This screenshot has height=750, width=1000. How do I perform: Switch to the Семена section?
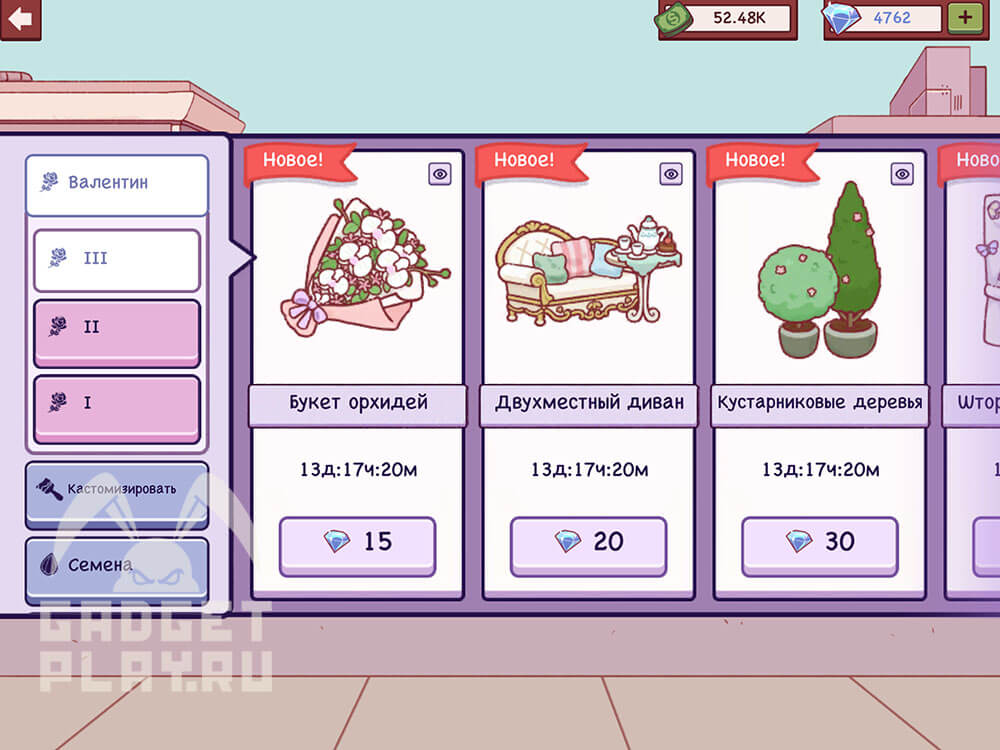pyautogui.click(x=117, y=566)
